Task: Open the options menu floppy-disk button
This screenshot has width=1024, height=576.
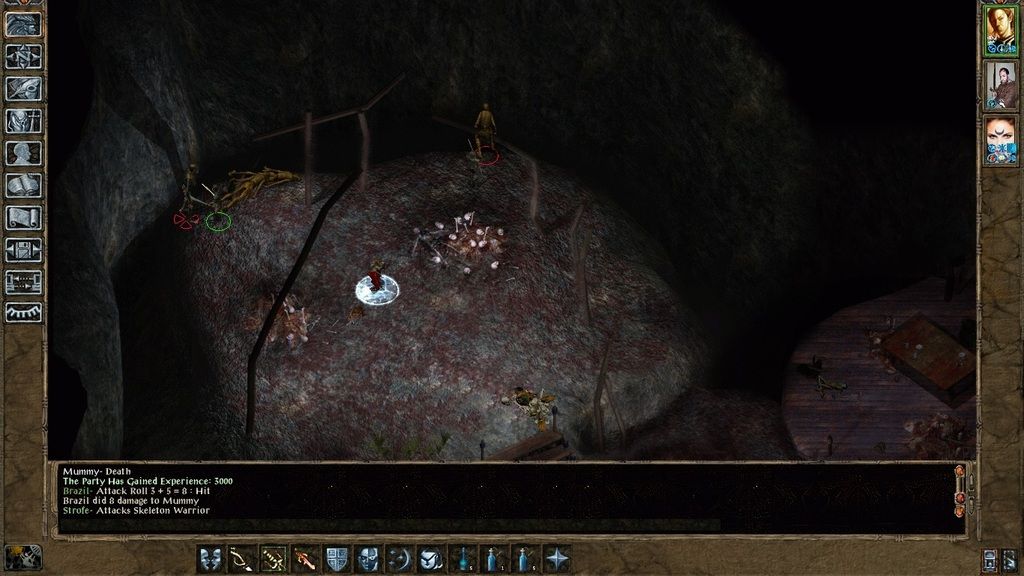Action: coord(23,249)
